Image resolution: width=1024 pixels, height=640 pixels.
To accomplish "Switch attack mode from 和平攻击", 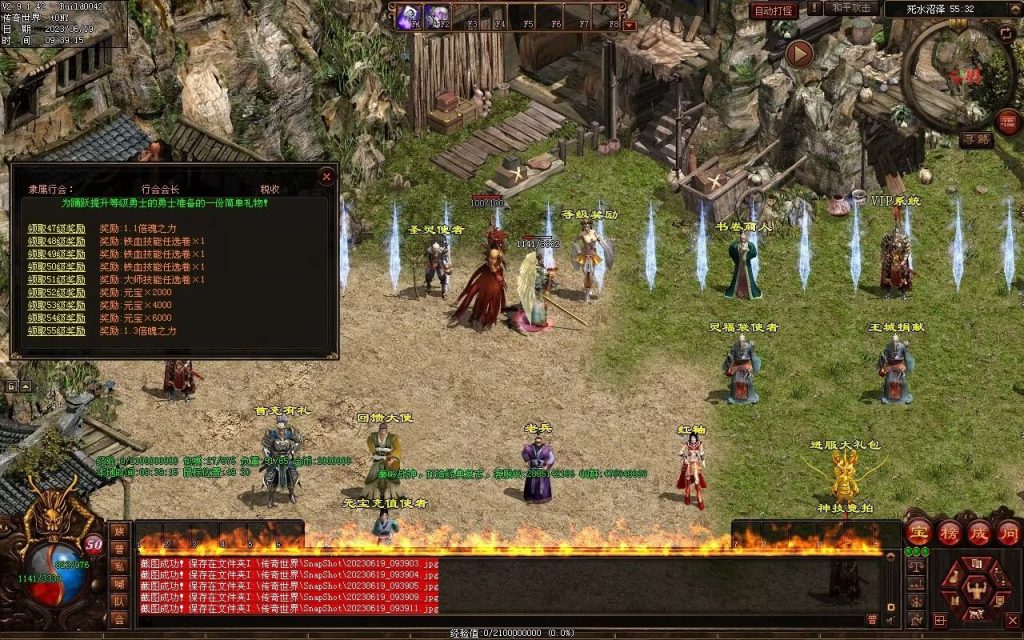I will click(x=853, y=9).
